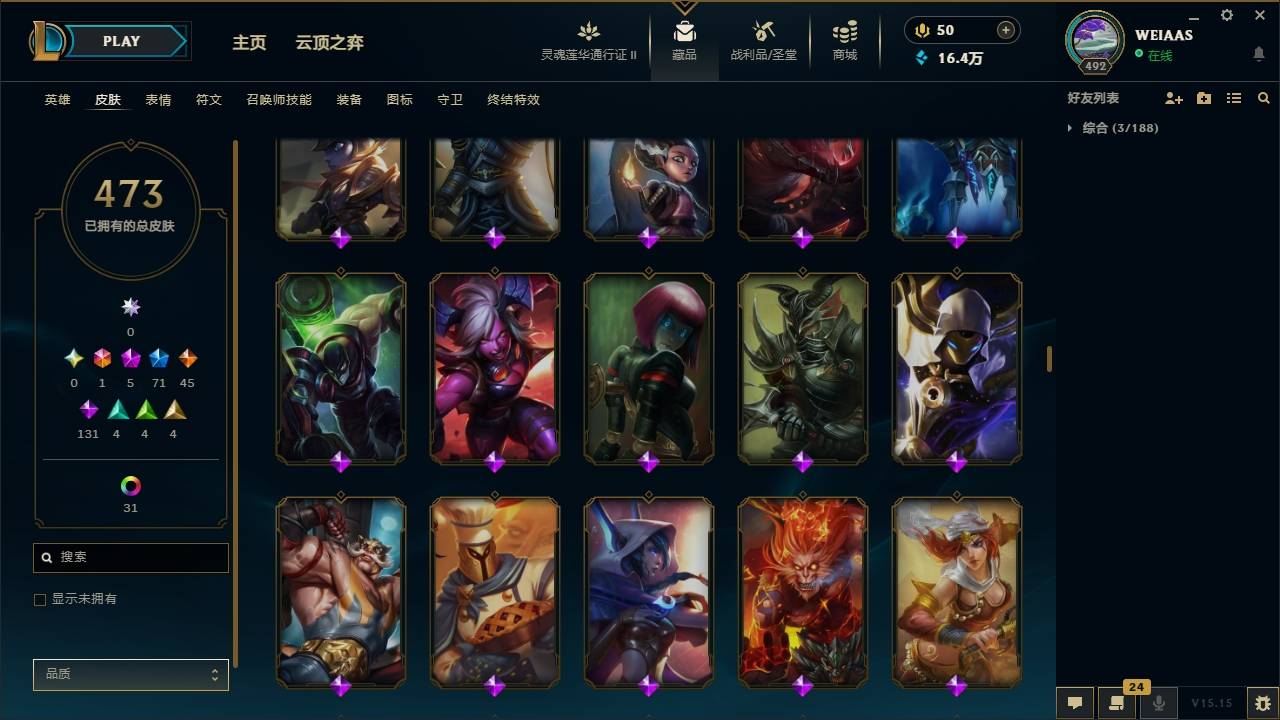Click inside the 搜索 search field

coord(130,557)
